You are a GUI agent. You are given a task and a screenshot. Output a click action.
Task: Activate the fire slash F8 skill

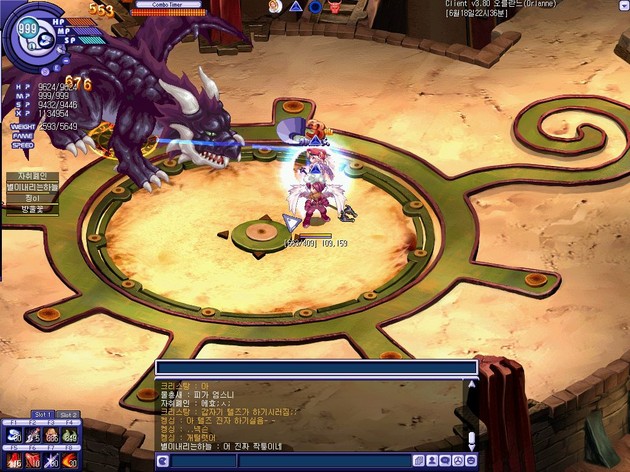click(x=68, y=461)
